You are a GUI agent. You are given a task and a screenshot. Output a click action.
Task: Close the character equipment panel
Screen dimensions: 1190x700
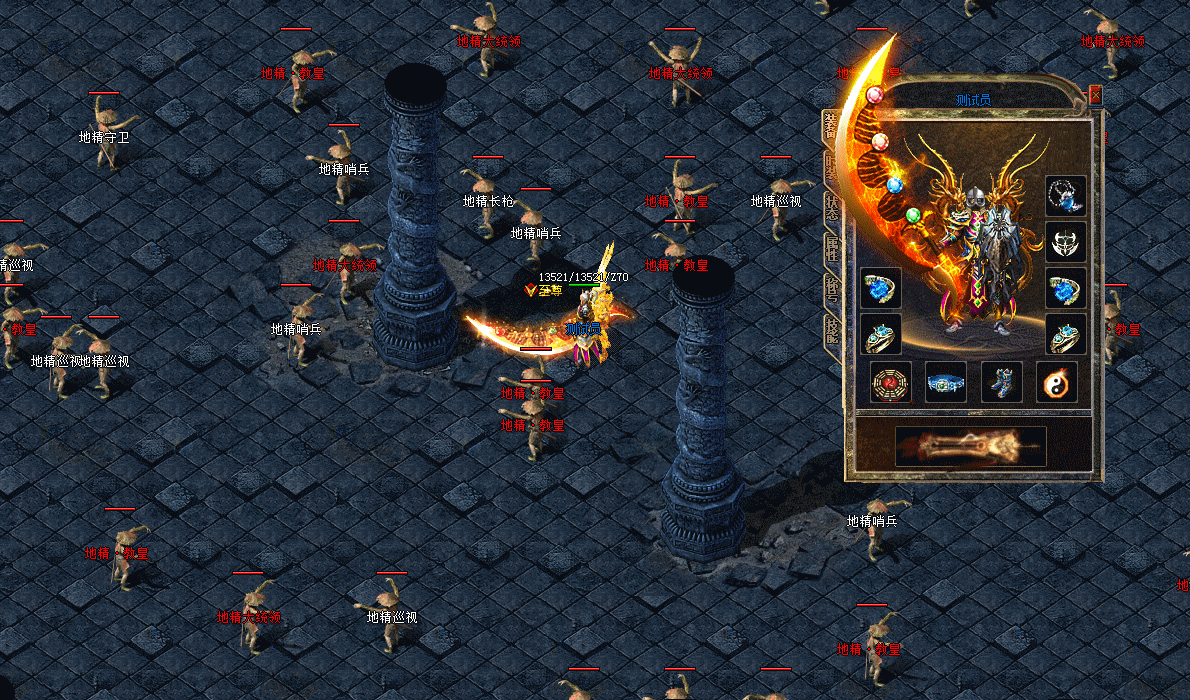click(1095, 95)
